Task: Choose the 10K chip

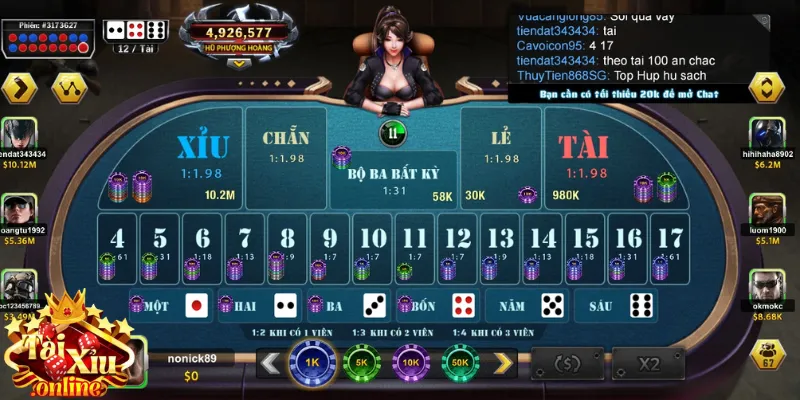Action: click(x=411, y=361)
